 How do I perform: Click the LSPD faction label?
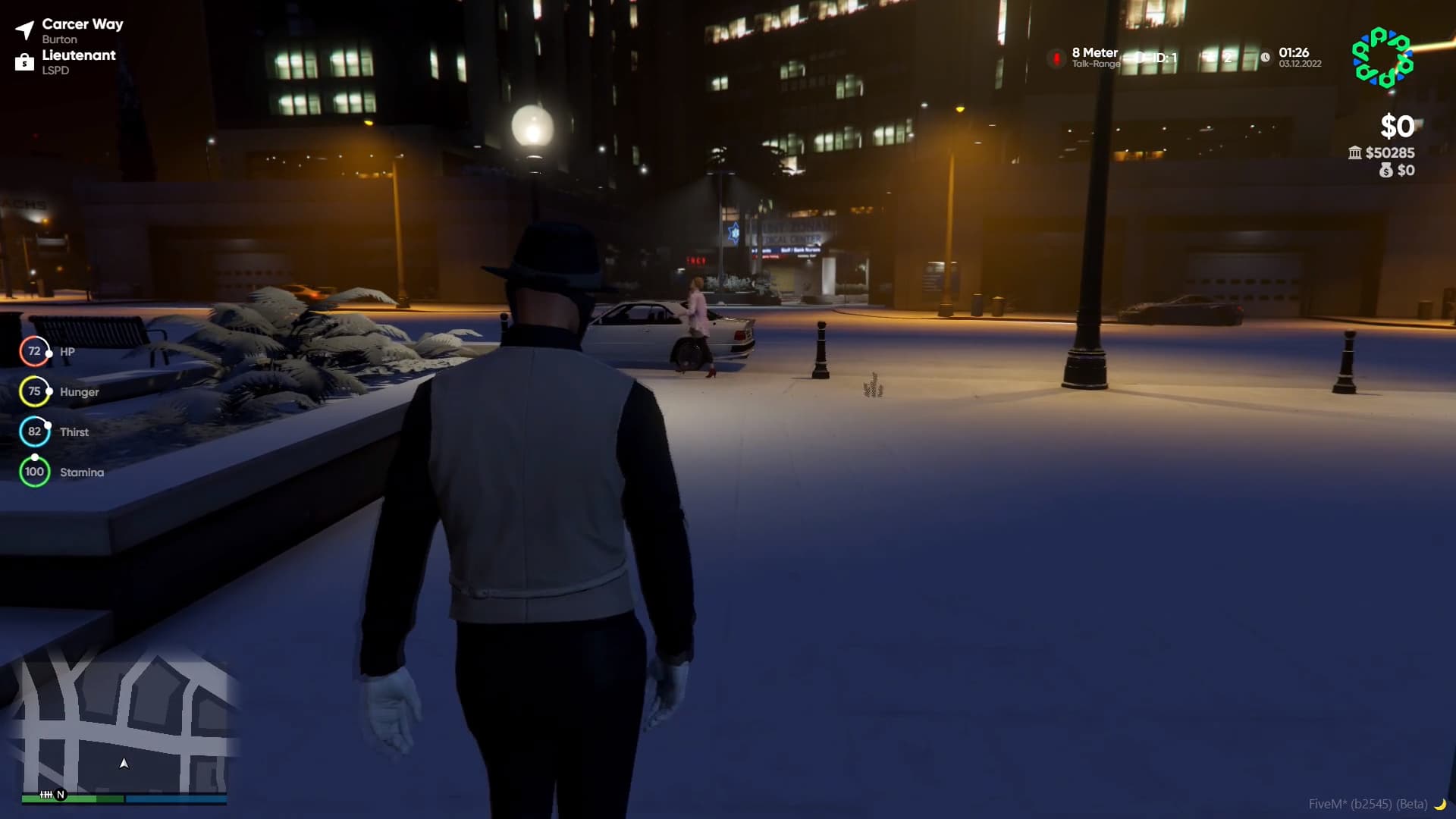57,71
